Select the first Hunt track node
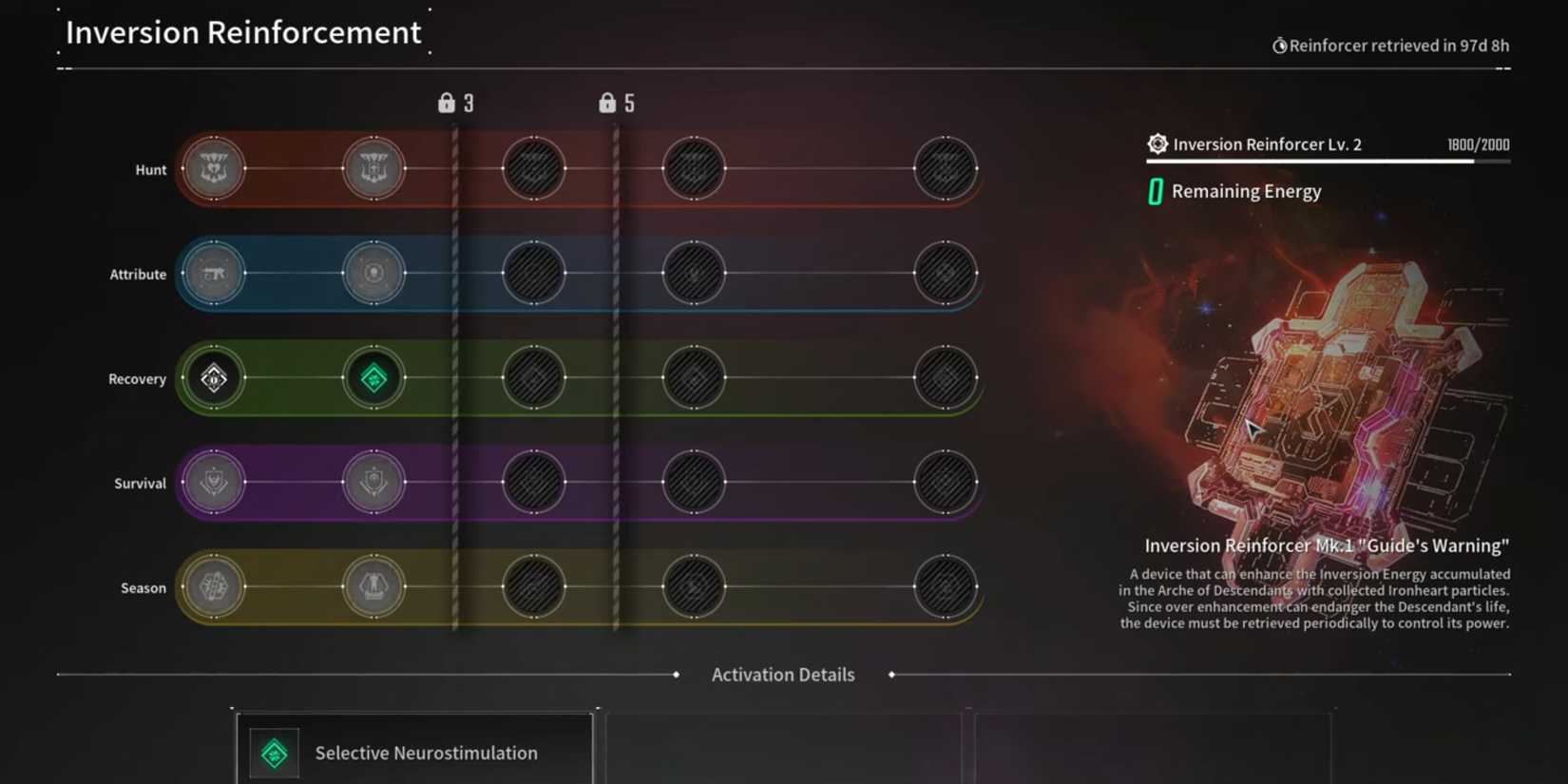This screenshot has height=784, width=1568. [x=214, y=168]
